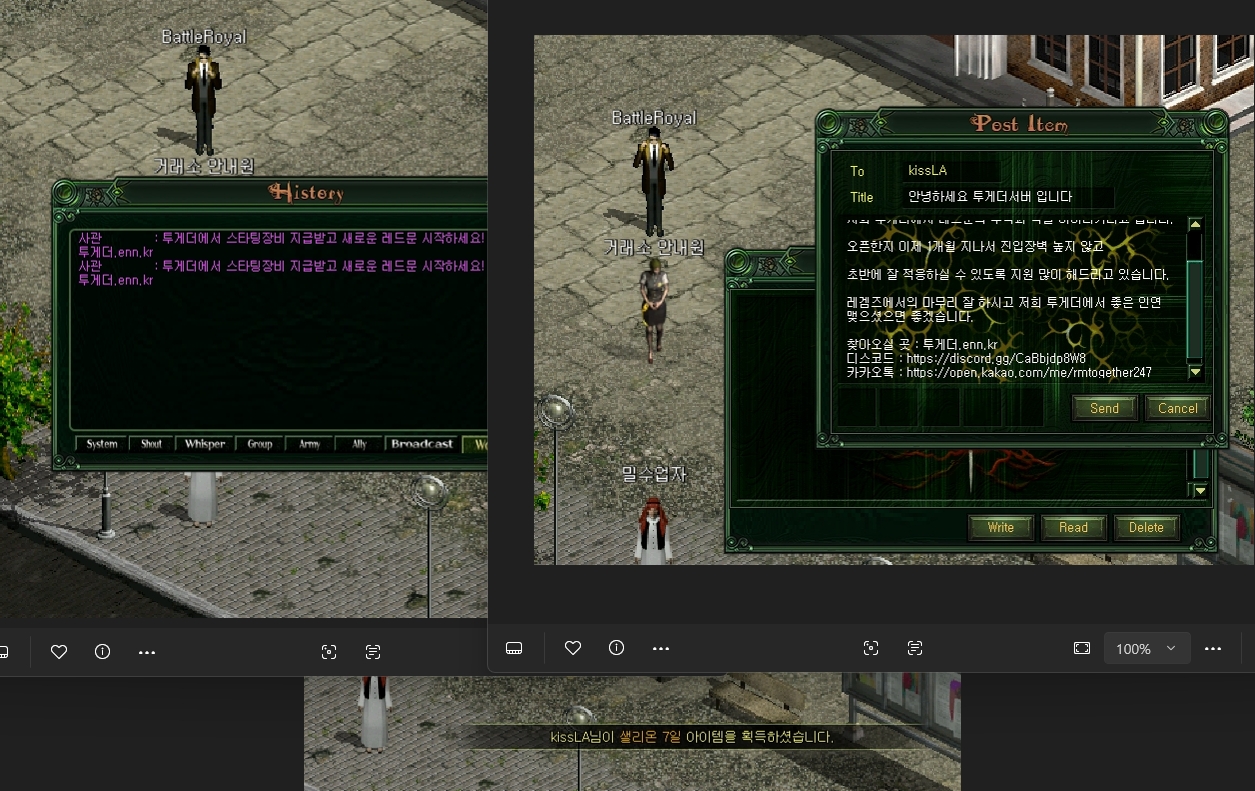Select the Group chat tab

[260, 444]
